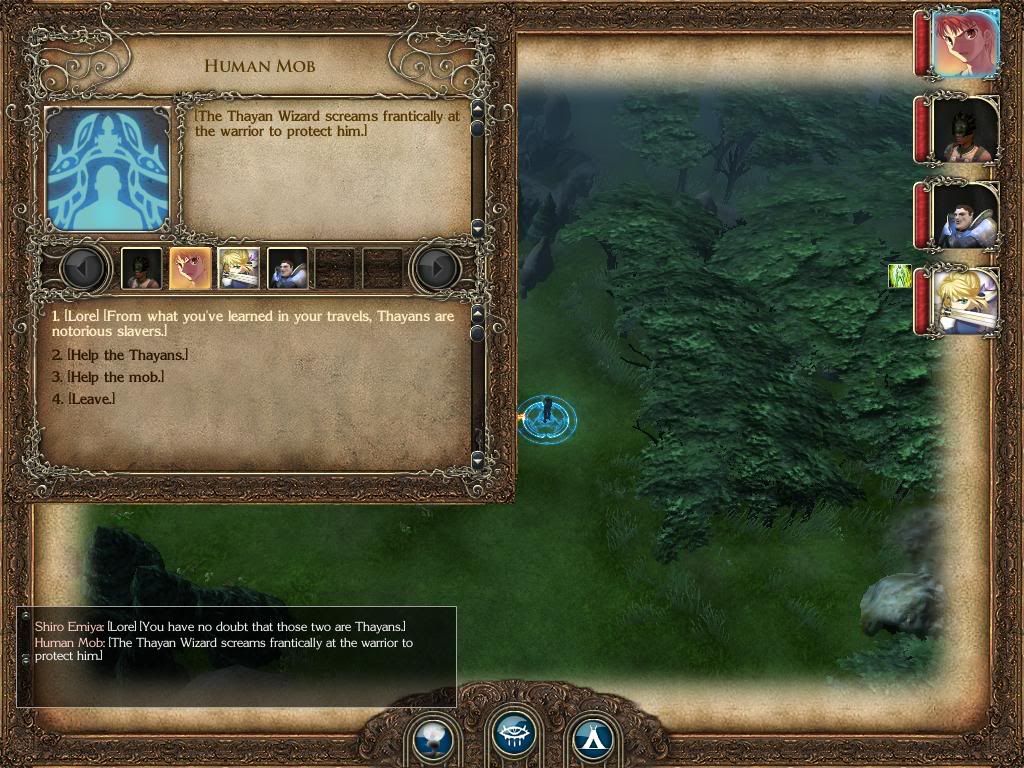Image resolution: width=1024 pixels, height=768 pixels.
Task: Select the red-haired party leader portrait
Action: [965, 44]
